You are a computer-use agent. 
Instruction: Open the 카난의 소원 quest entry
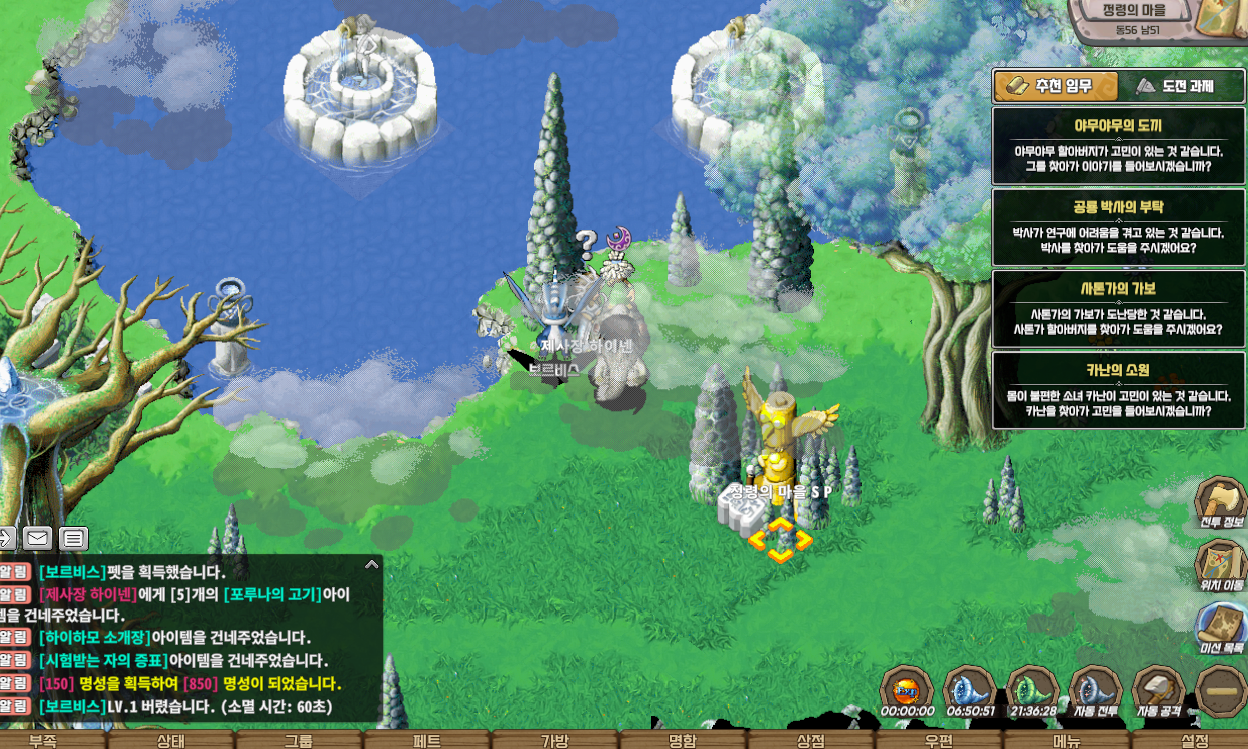(1118, 390)
